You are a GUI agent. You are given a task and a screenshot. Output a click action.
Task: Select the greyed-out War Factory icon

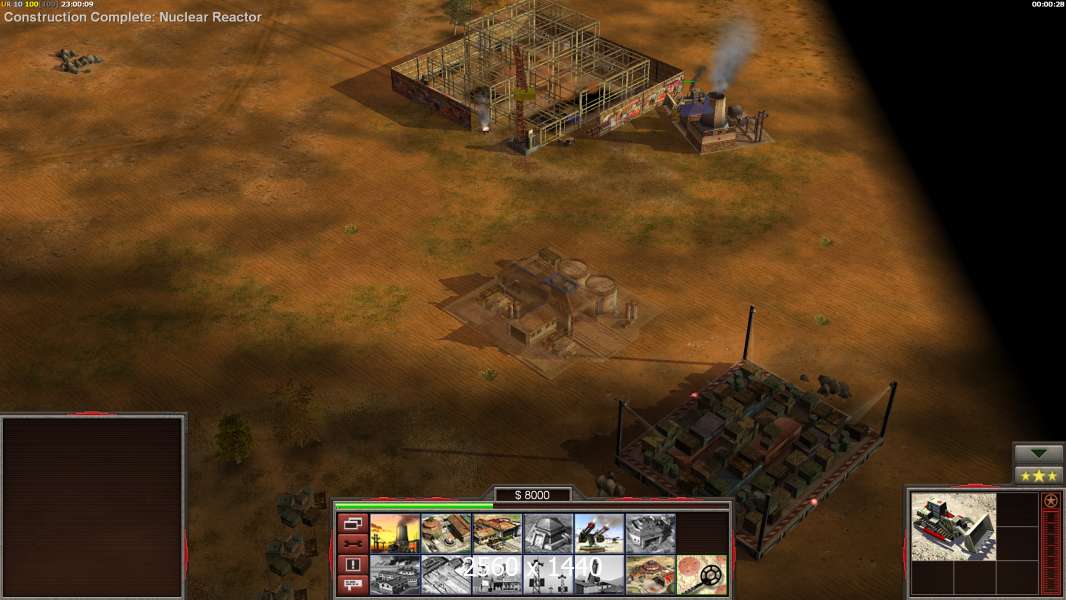click(650, 533)
